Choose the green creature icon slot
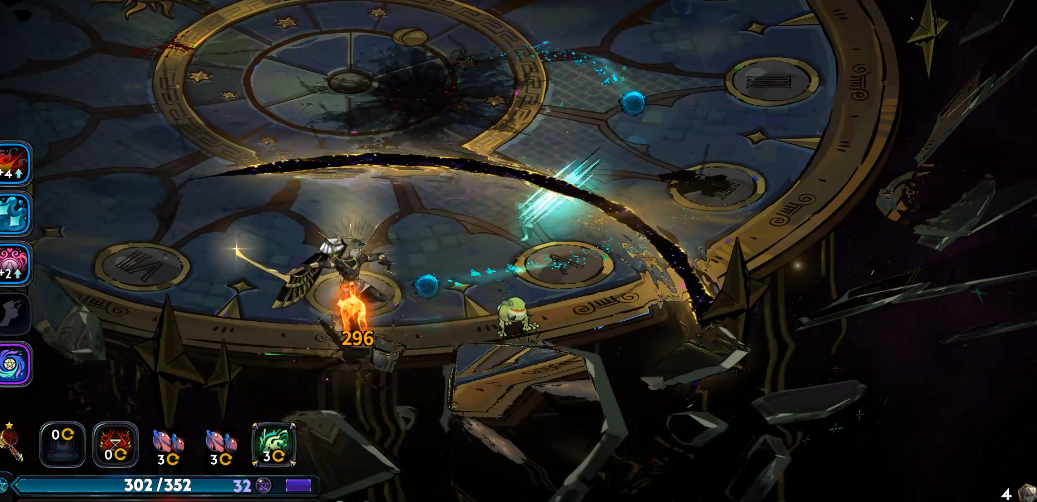The image size is (1037, 502). pyautogui.click(x=274, y=443)
